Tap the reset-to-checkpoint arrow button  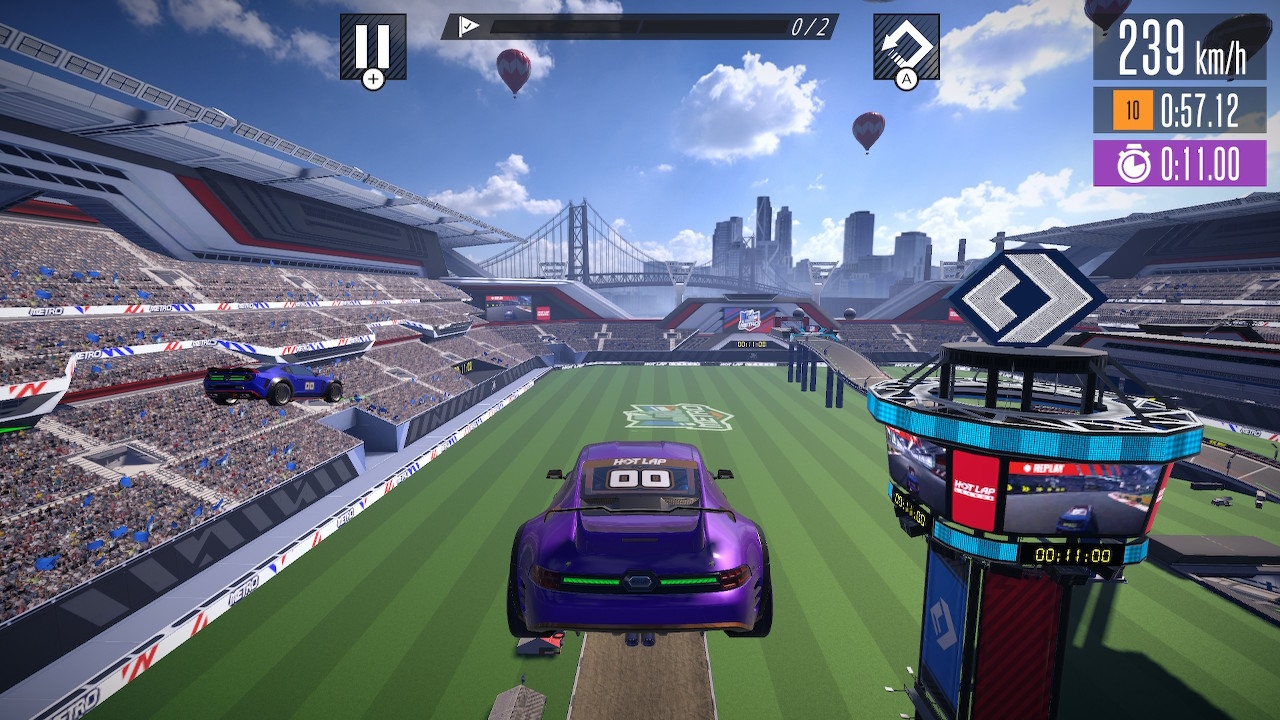click(906, 46)
